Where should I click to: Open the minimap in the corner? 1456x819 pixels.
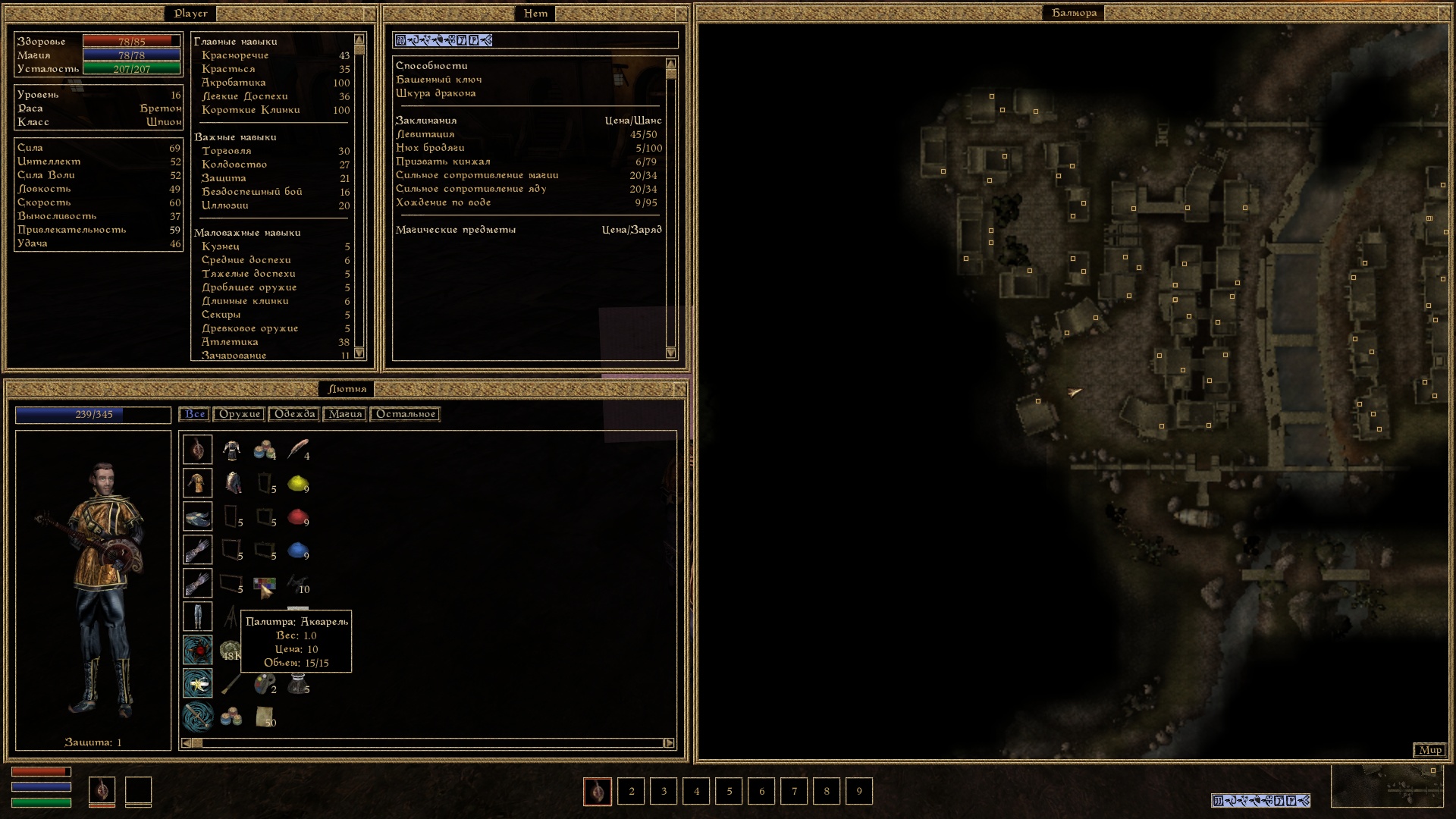(x=1387, y=786)
